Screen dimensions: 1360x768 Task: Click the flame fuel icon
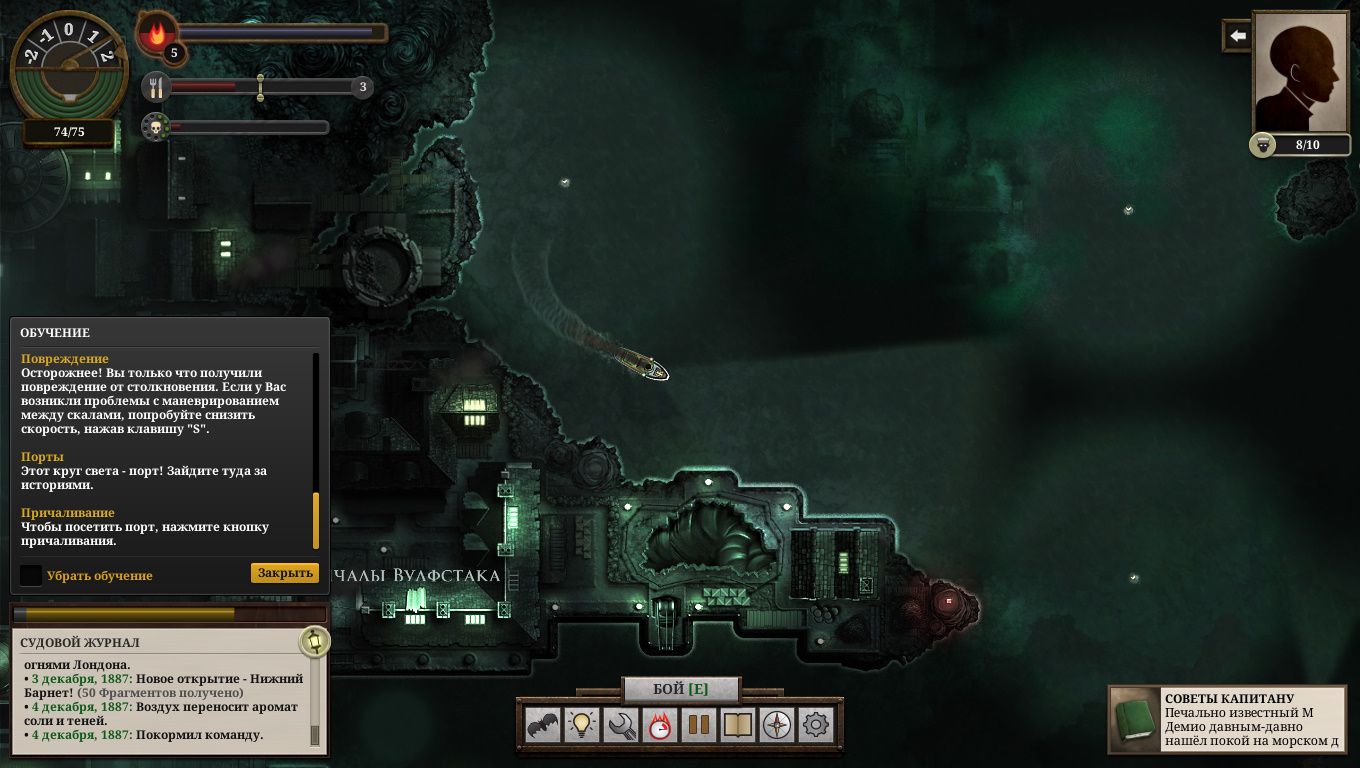(x=156, y=35)
